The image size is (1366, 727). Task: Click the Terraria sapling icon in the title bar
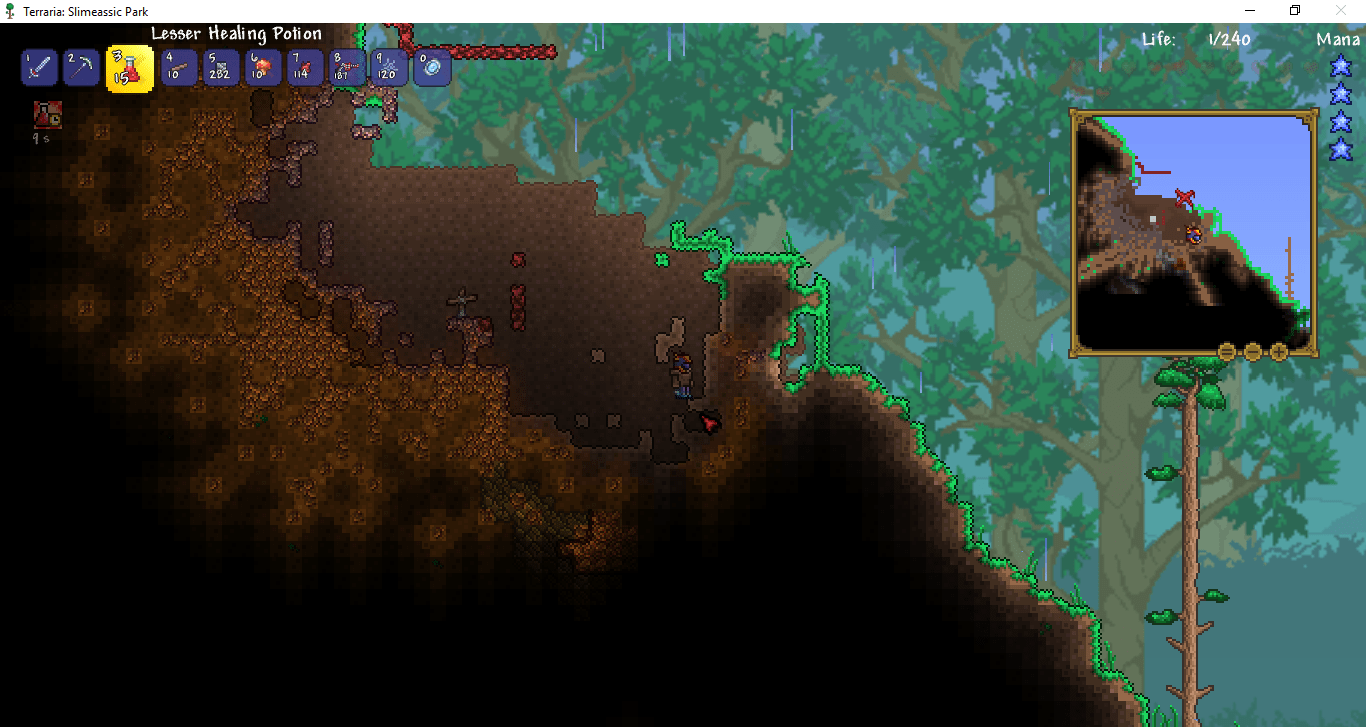point(10,10)
